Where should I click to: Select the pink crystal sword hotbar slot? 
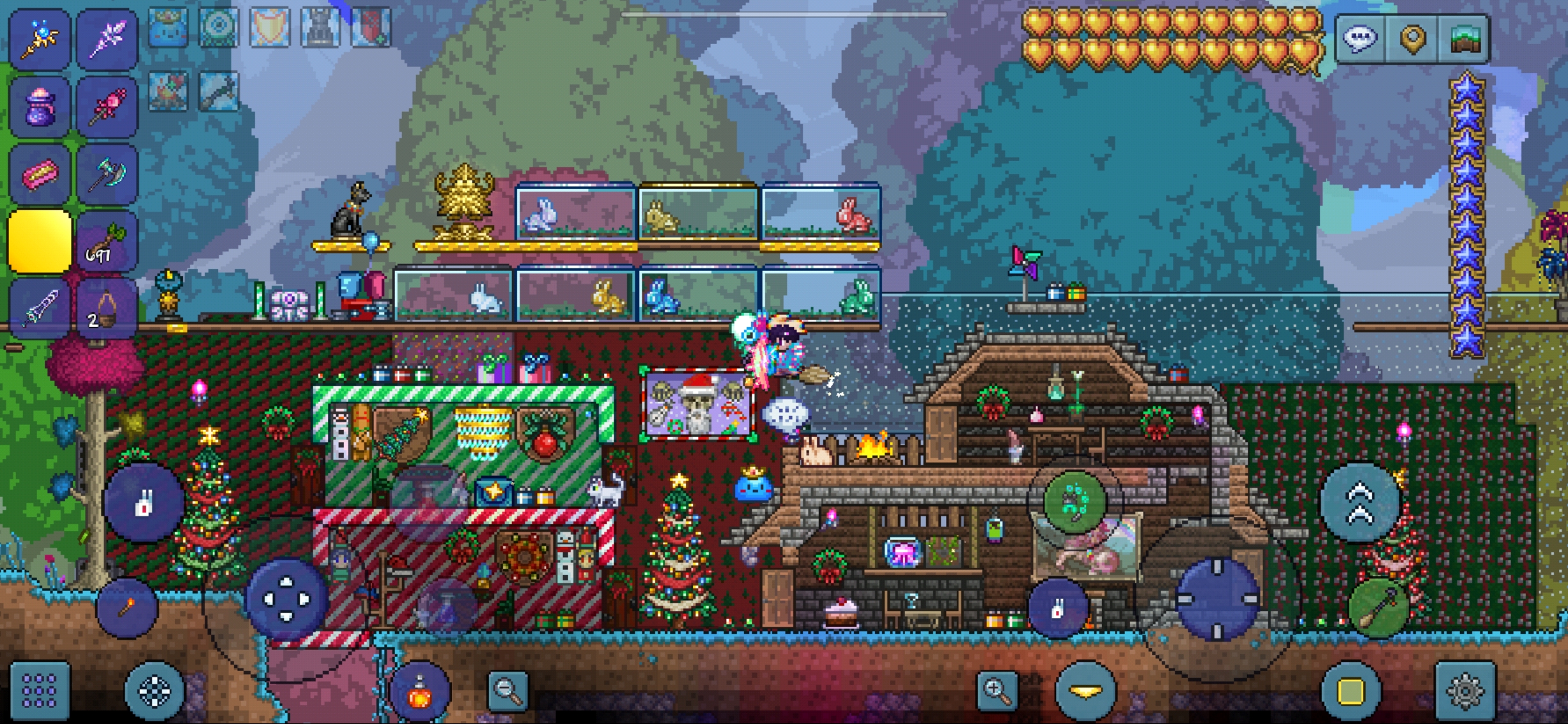[107, 38]
